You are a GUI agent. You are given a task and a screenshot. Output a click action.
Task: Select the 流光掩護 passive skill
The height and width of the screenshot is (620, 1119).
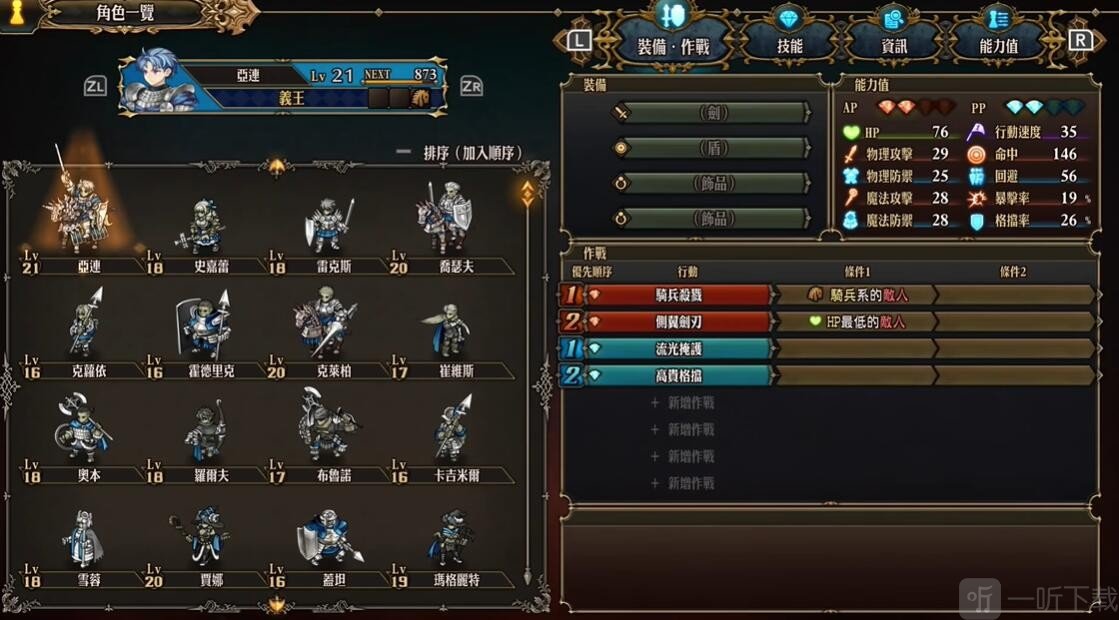click(x=682, y=348)
